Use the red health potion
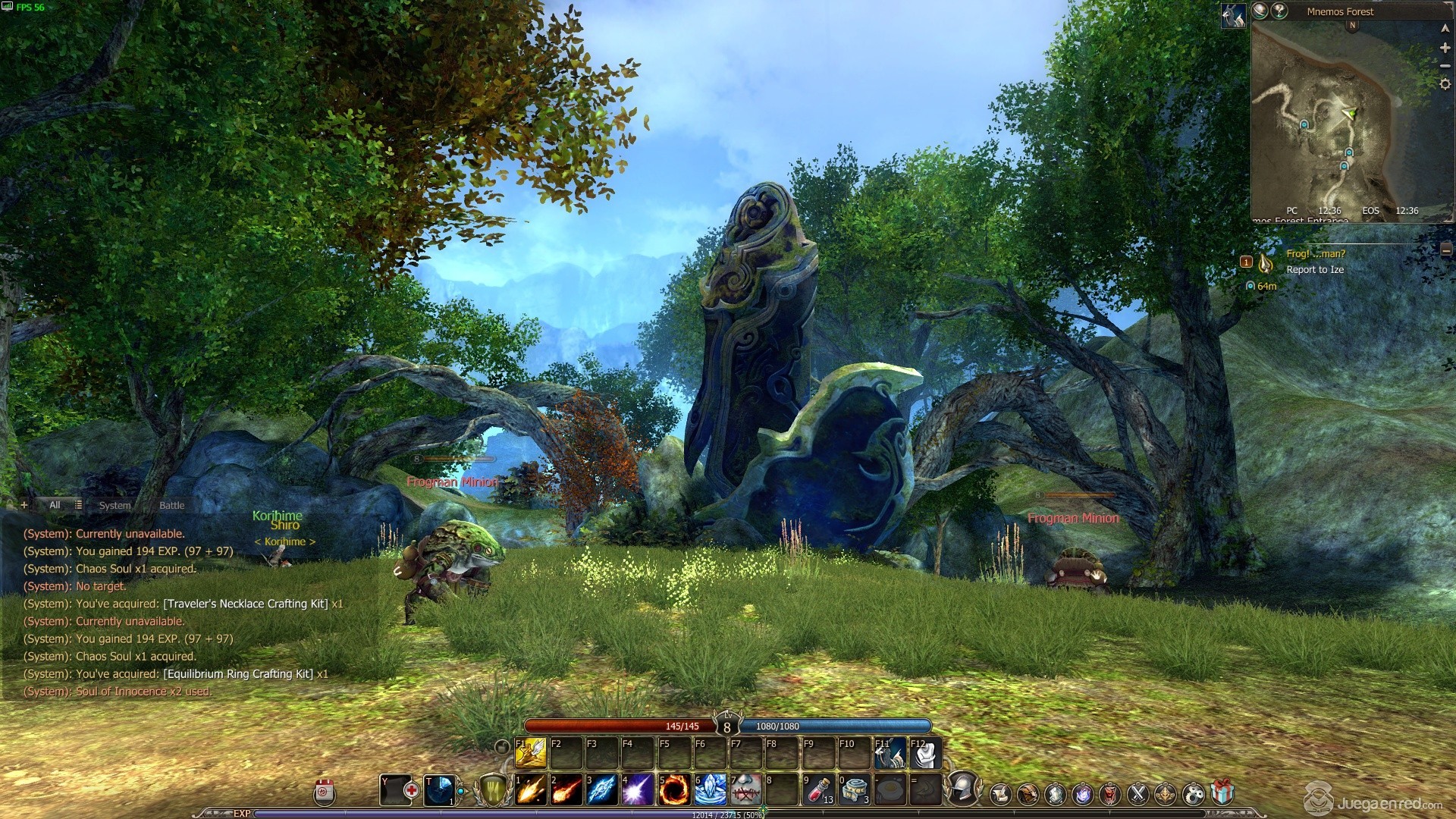1456x819 pixels. [818, 790]
